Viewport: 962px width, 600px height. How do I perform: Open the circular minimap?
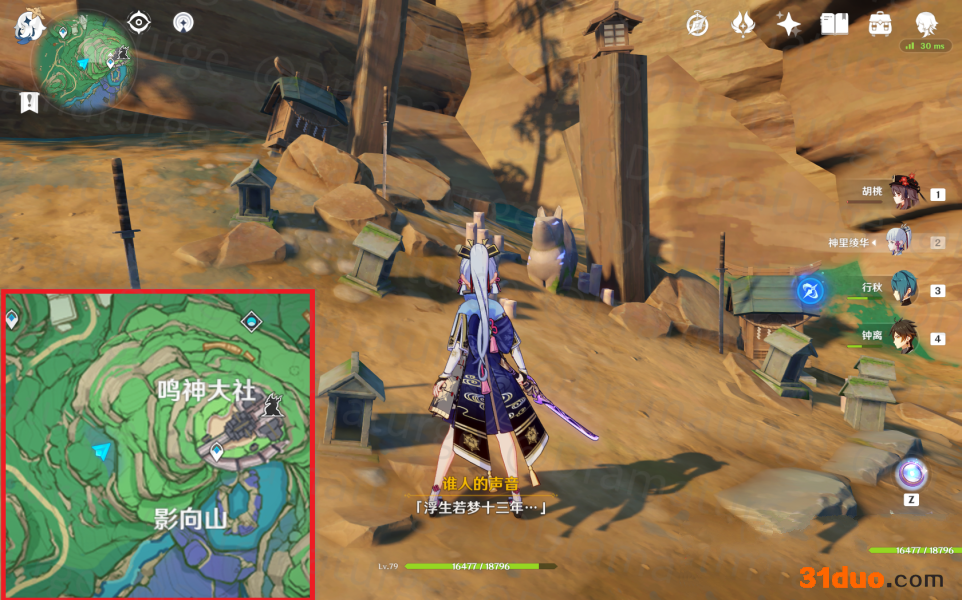coord(84,62)
